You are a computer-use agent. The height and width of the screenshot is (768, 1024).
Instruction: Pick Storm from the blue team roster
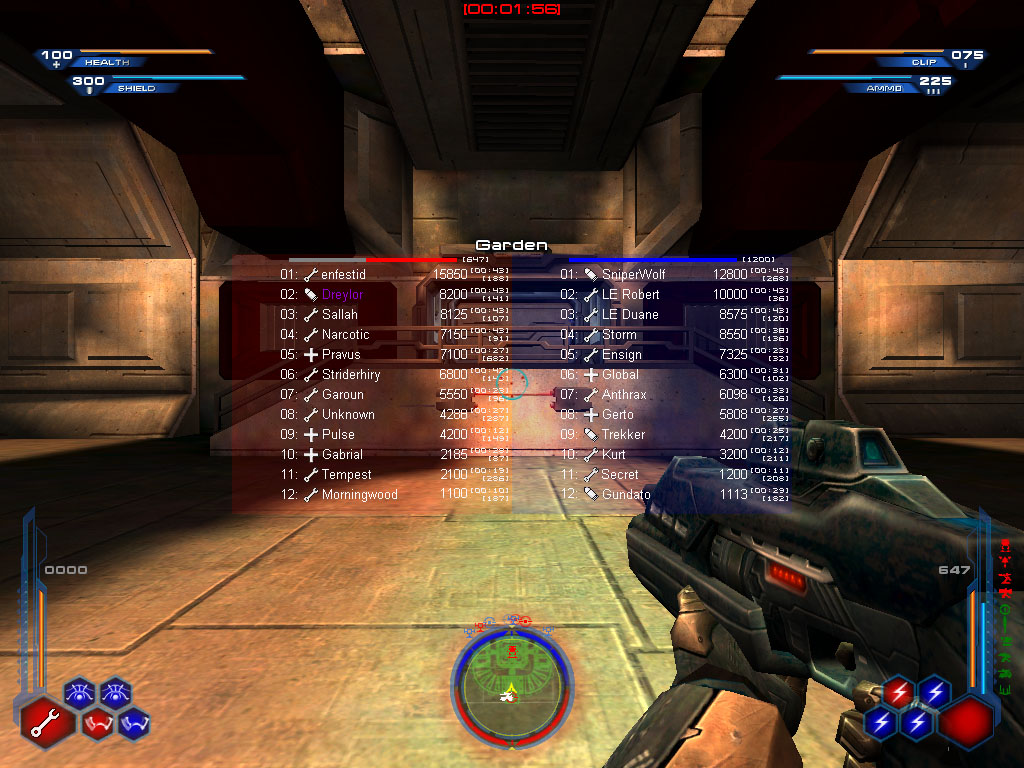[x=619, y=334]
